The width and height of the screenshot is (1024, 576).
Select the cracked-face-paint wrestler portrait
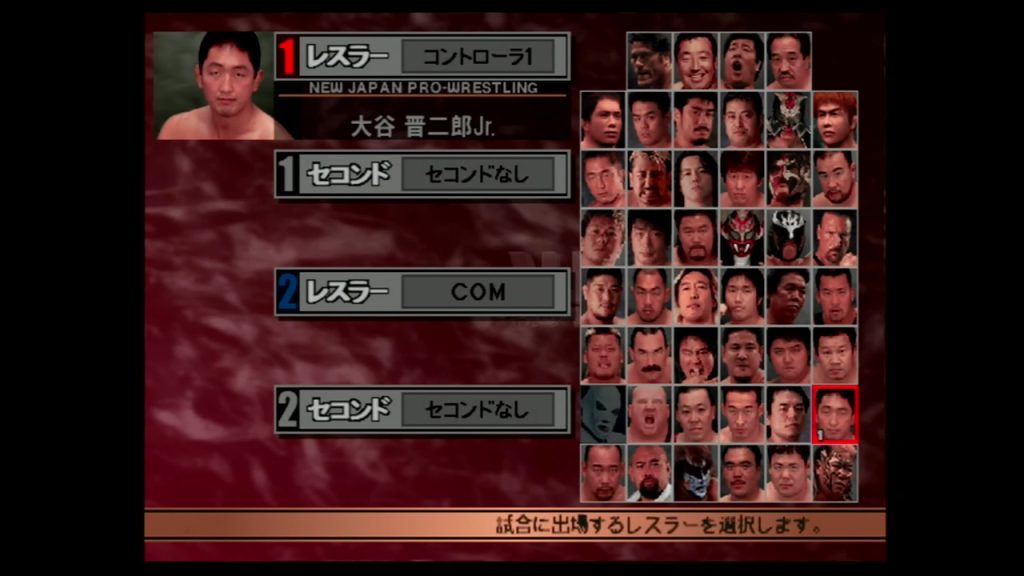point(835,473)
